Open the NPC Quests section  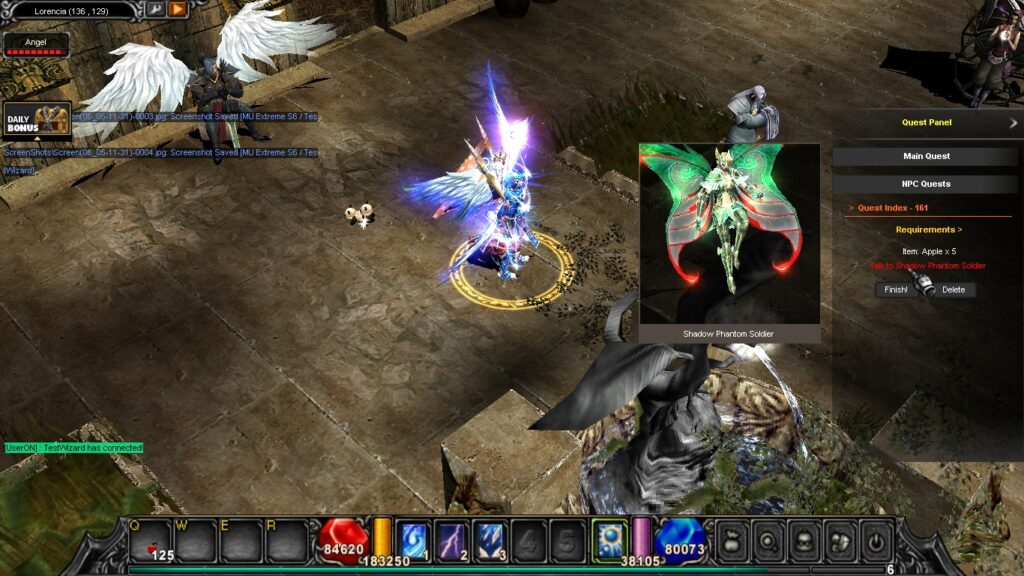pos(925,184)
